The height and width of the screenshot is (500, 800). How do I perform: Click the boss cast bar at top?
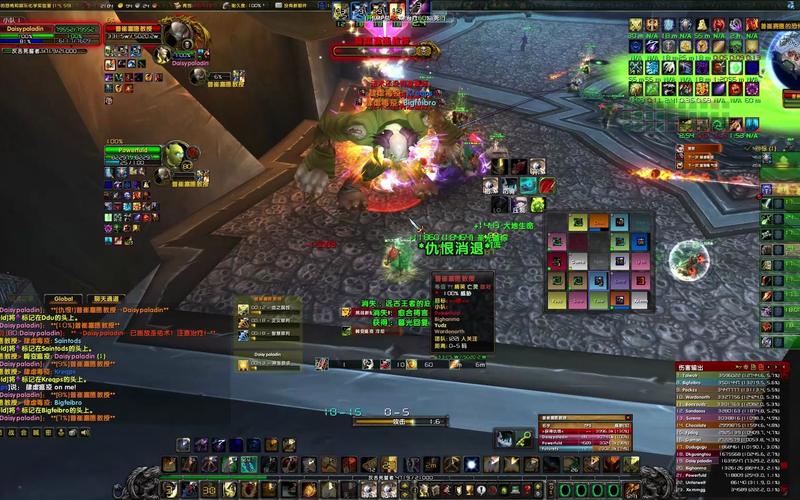pos(372,49)
